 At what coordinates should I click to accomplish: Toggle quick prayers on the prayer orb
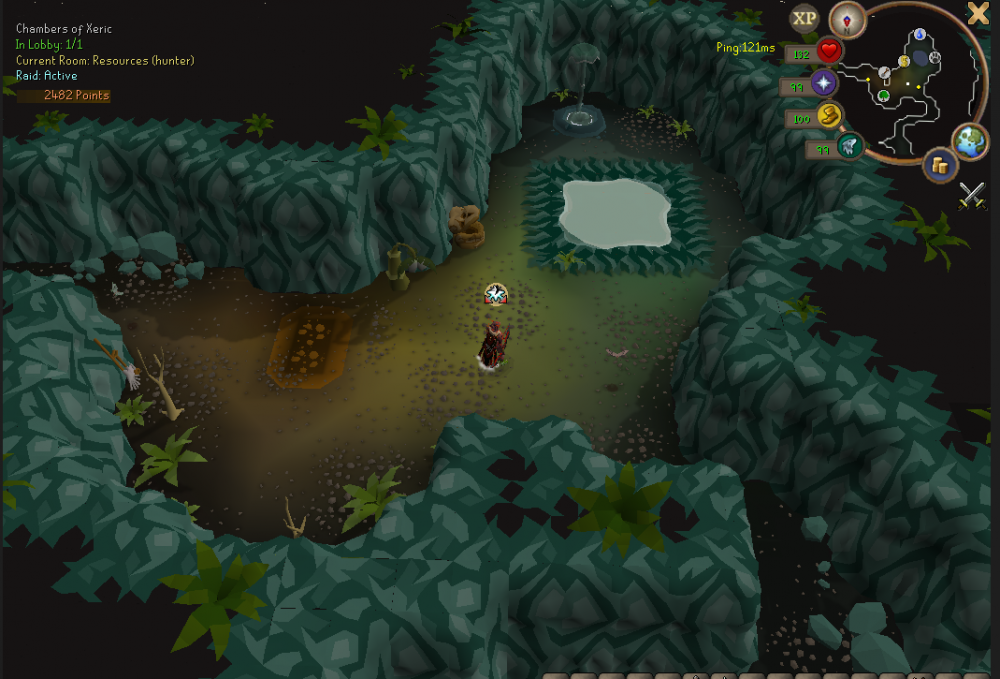(824, 83)
